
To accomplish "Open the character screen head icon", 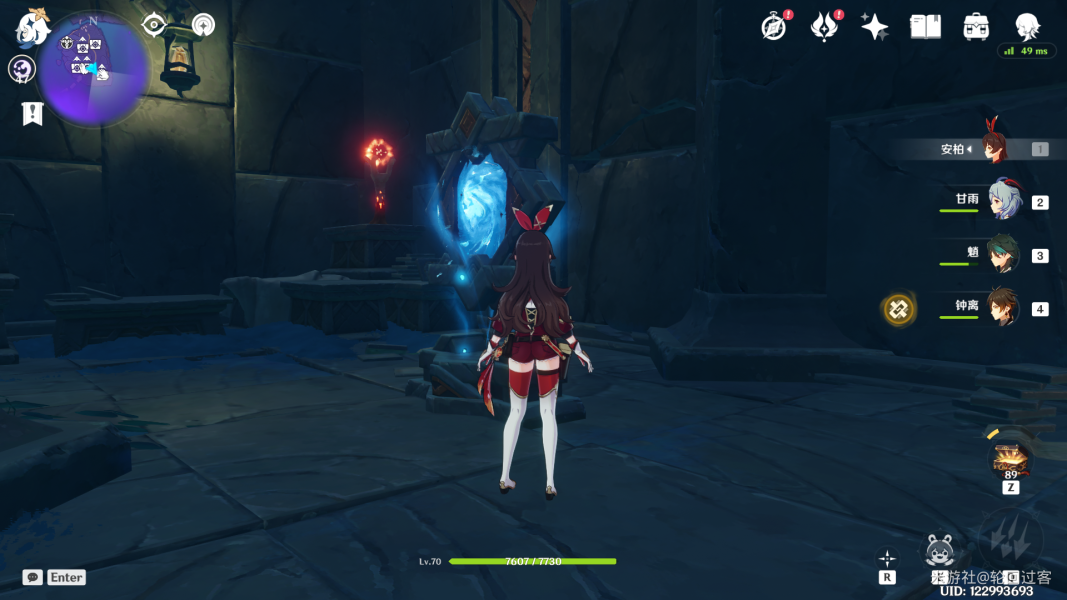I will [1027, 27].
